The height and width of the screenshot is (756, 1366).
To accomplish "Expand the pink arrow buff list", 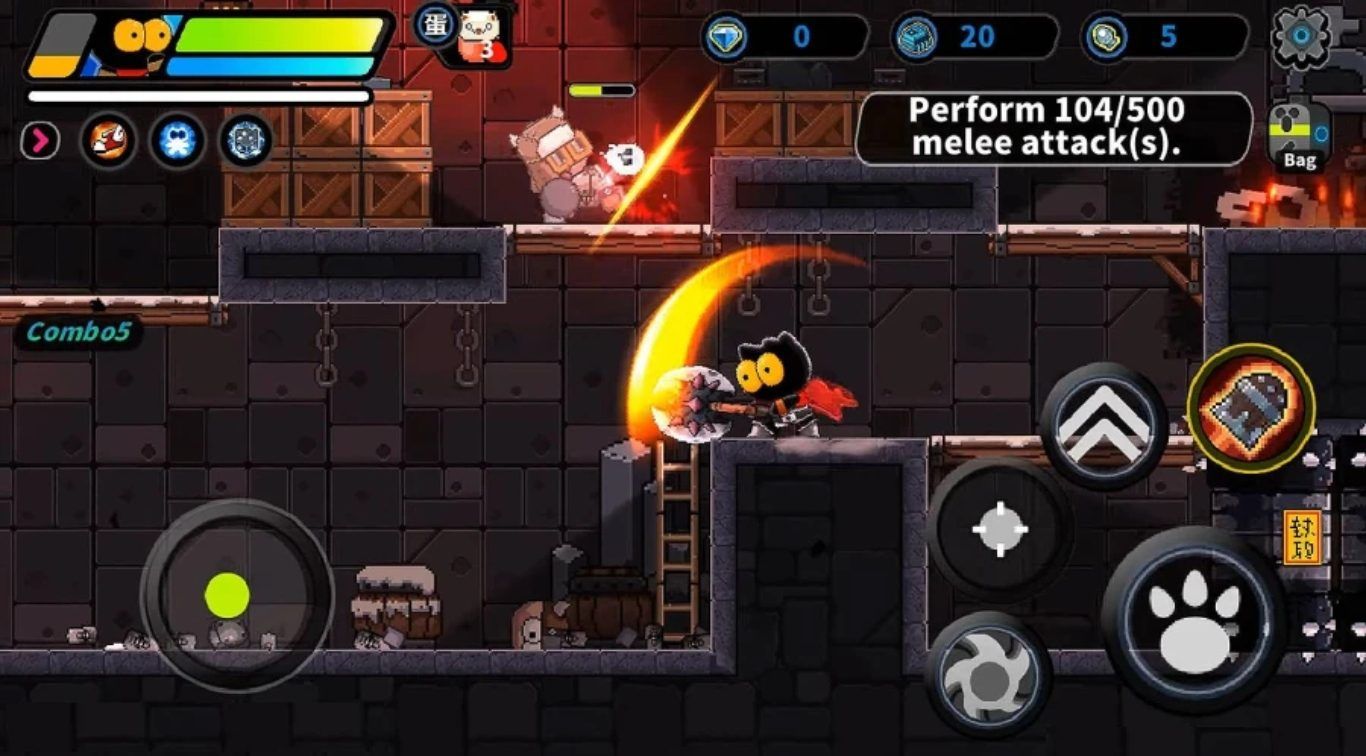I will click(x=40, y=141).
